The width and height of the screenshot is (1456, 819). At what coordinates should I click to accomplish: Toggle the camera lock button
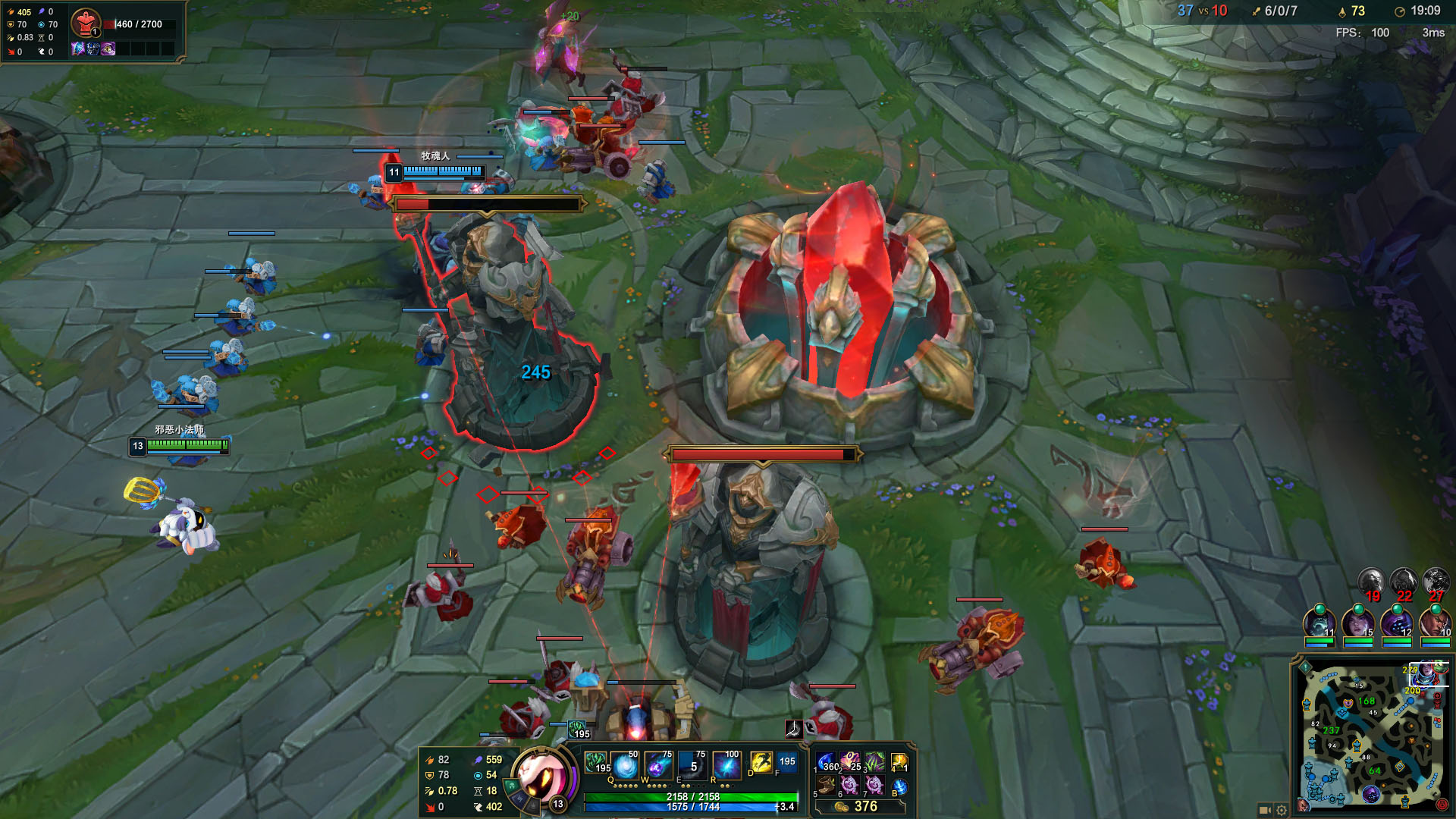1264,809
